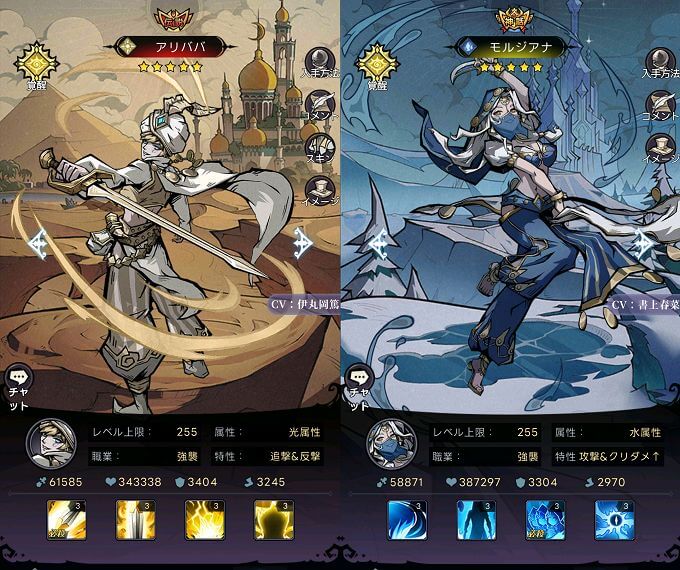Show Morgiana's 入手方法 acquisition info
Viewport: 680px width, 570px height.
(x=661, y=63)
